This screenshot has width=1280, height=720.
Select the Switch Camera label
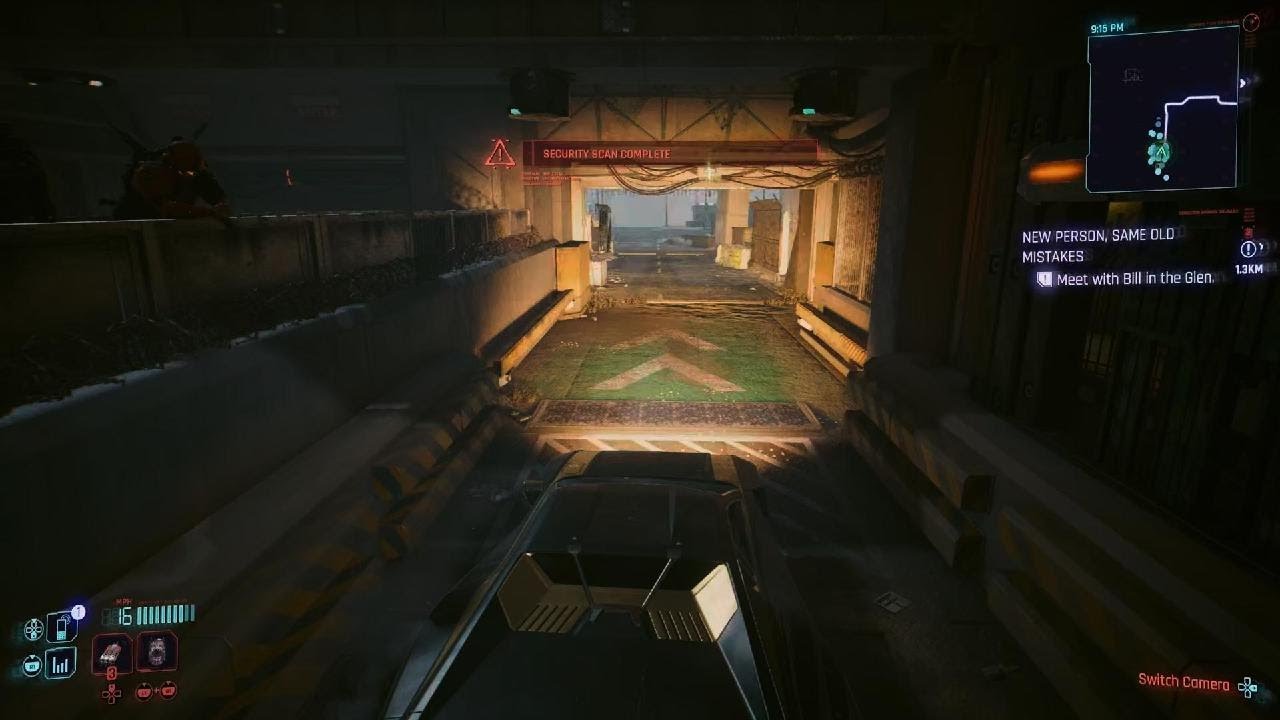[x=1183, y=681]
